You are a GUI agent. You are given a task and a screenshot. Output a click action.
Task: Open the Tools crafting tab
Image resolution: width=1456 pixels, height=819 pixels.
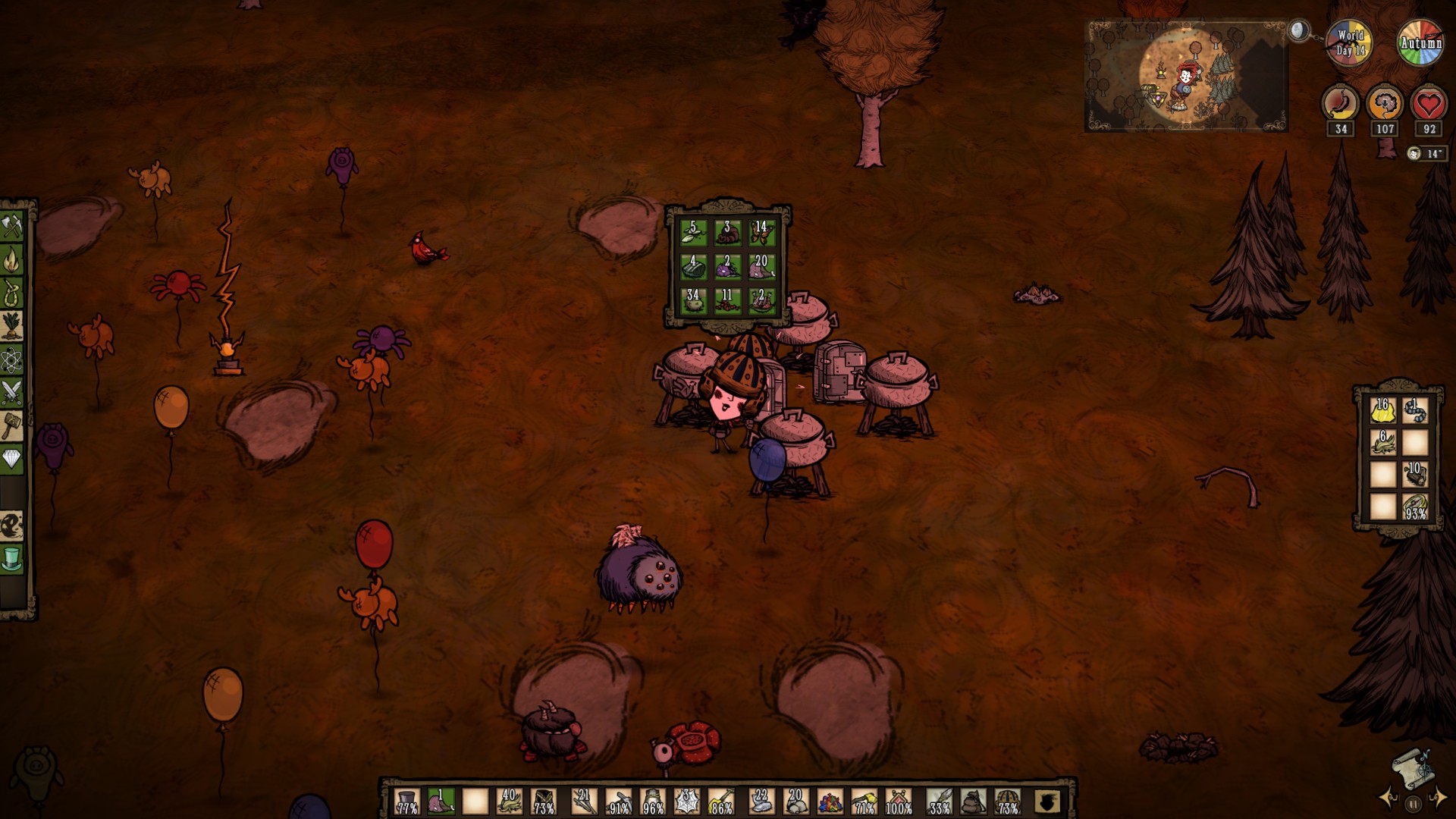click(x=13, y=225)
